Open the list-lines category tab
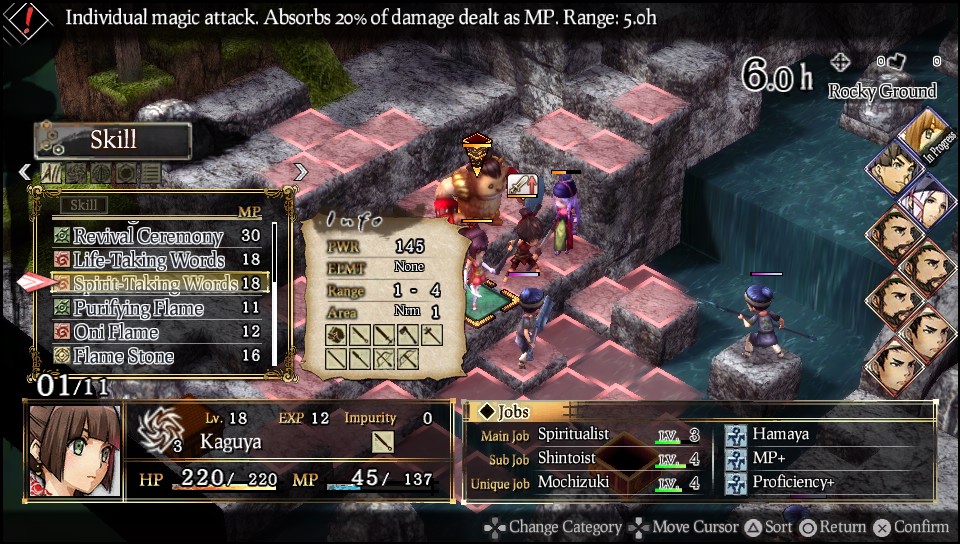Screen dimensions: 960x544 click(149, 173)
